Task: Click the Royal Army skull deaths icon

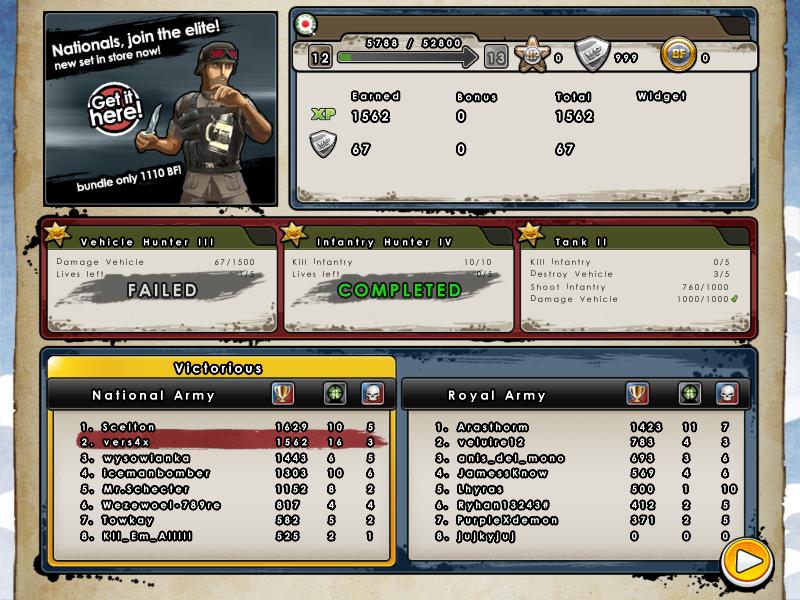Action: [726, 394]
